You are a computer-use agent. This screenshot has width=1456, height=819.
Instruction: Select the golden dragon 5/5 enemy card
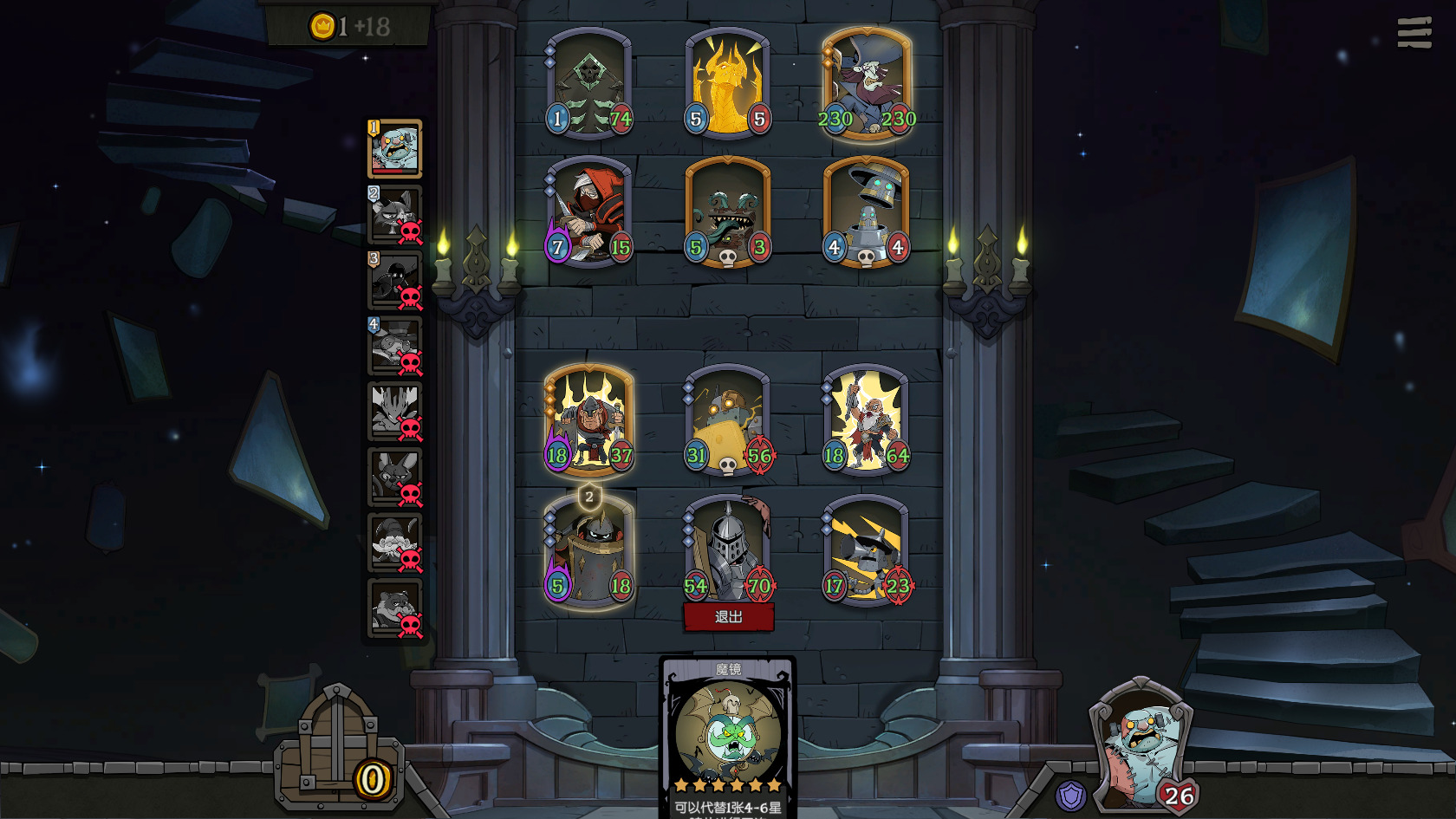[x=728, y=84]
